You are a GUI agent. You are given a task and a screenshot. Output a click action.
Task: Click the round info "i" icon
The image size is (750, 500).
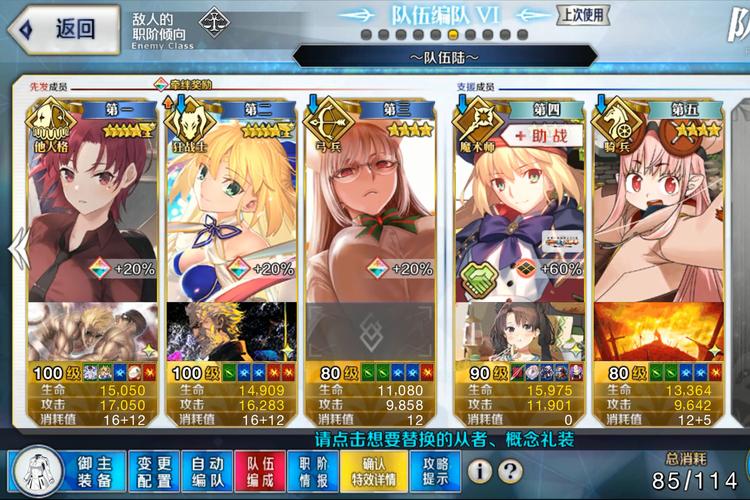coord(480,470)
